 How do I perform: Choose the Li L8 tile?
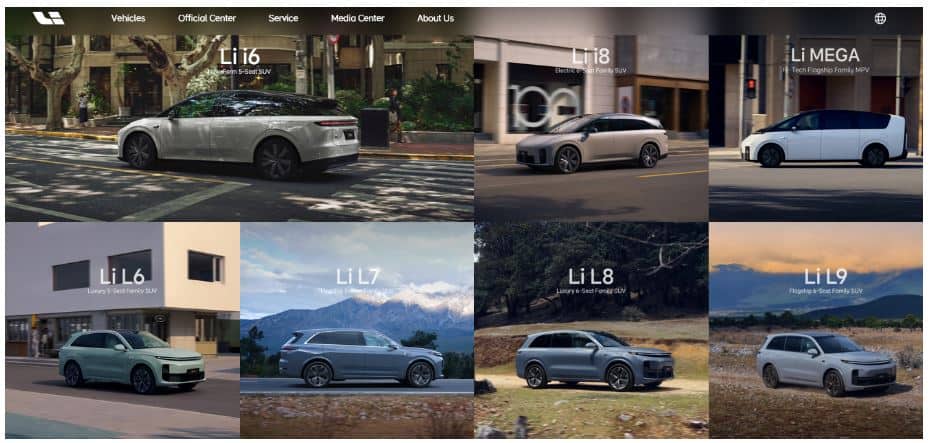click(x=591, y=330)
